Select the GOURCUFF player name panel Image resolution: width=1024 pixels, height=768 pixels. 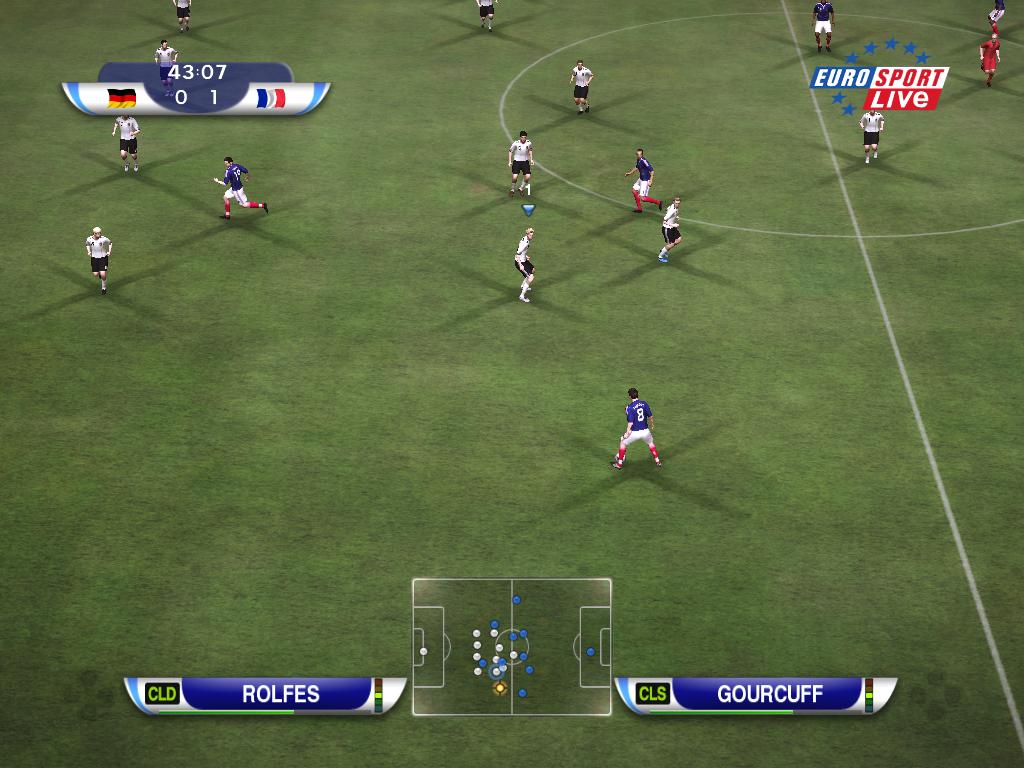tap(755, 694)
